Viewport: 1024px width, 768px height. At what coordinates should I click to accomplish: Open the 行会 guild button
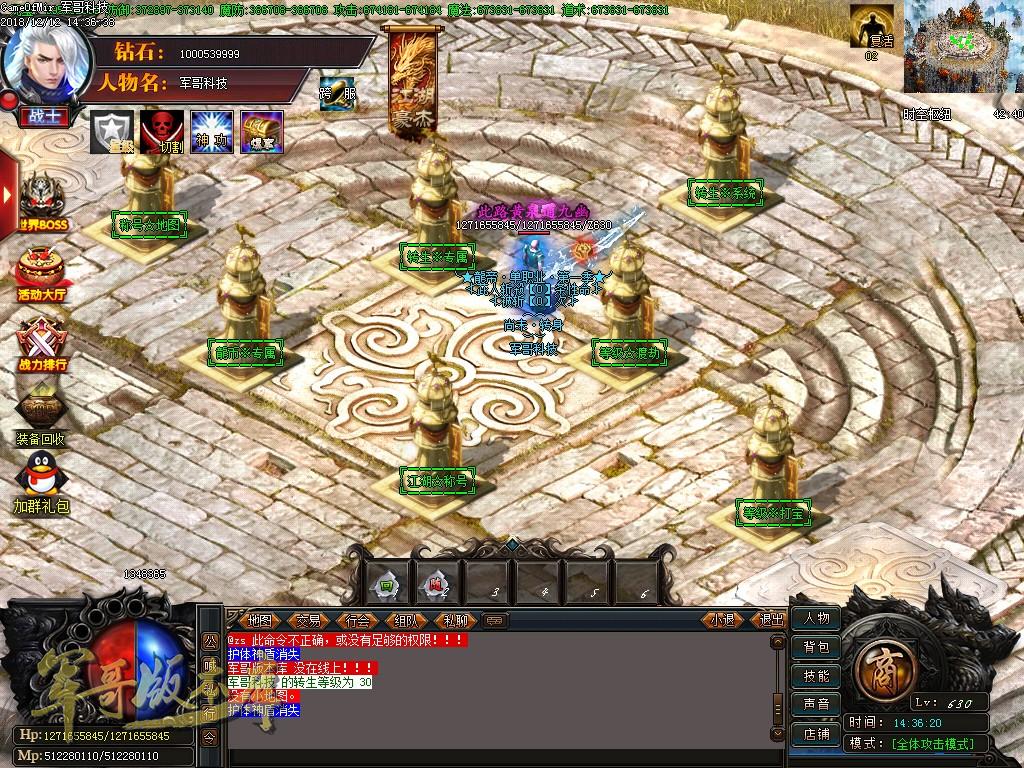pyautogui.click(x=358, y=620)
